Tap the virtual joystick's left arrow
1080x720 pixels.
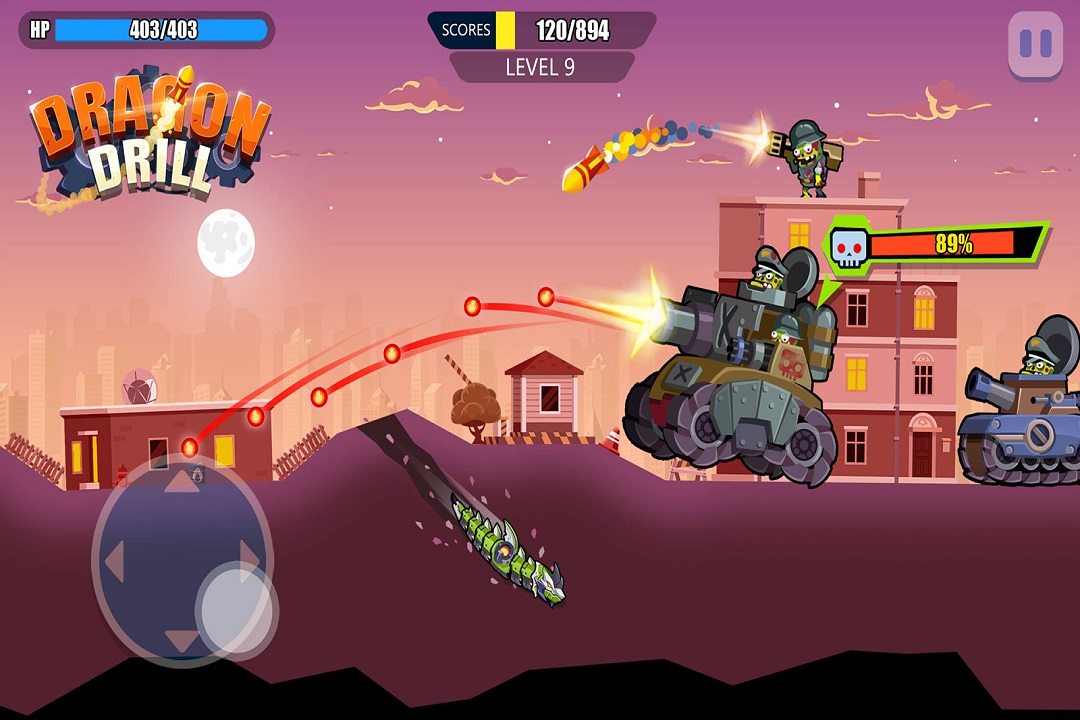pyautogui.click(x=113, y=563)
